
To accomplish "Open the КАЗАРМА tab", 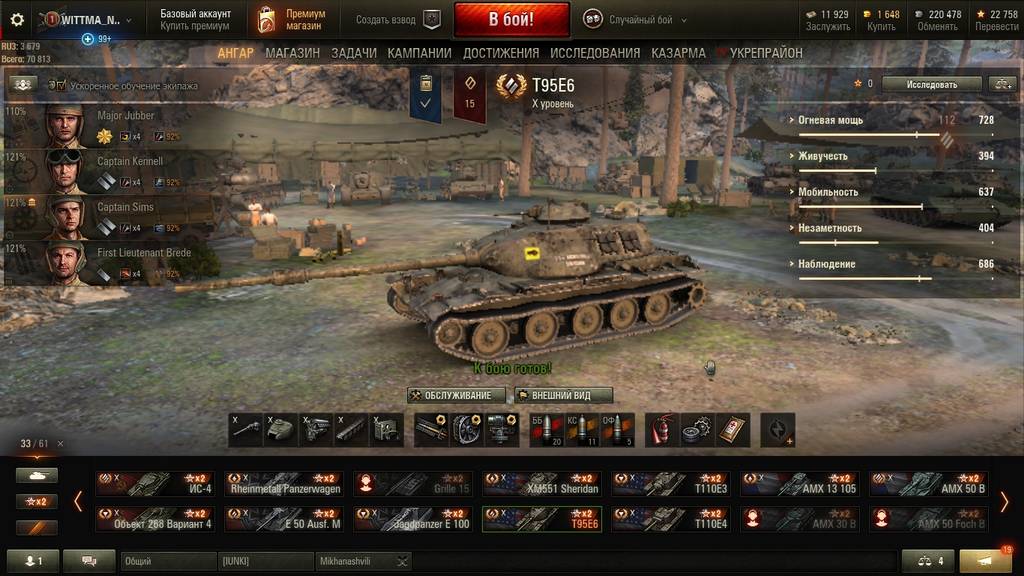I will coord(678,53).
